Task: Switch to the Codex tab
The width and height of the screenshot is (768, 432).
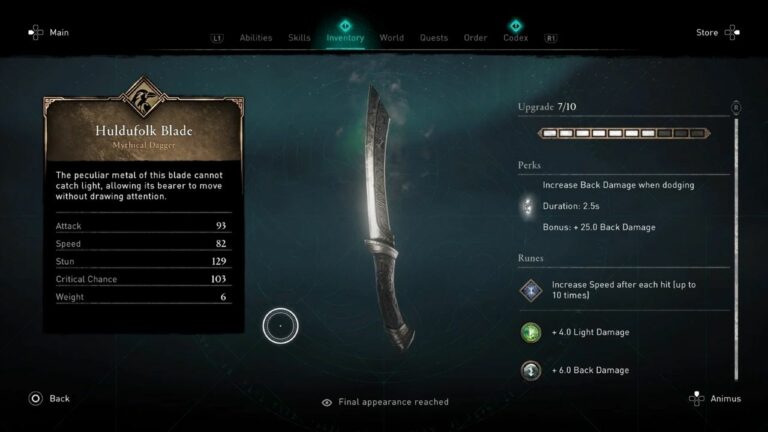Action: point(516,38)
